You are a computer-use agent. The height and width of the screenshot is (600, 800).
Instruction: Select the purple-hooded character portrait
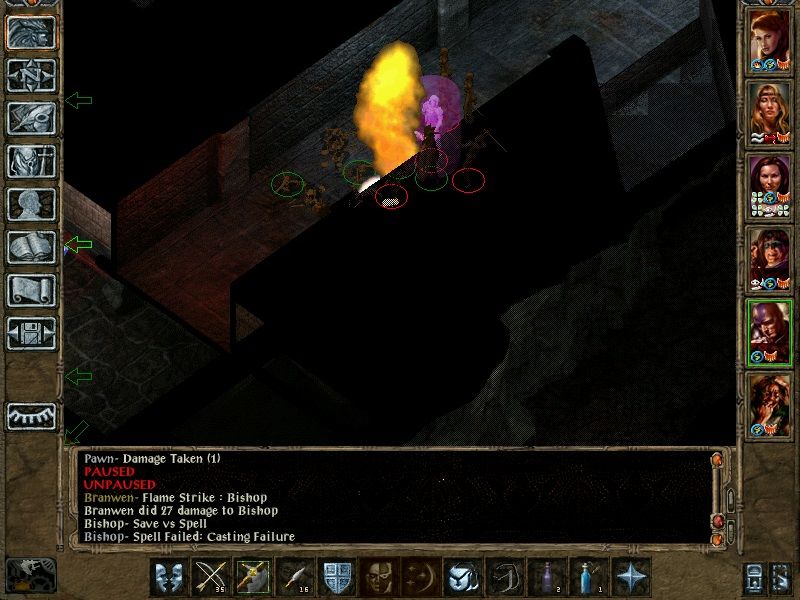click(x=770, y=331)
